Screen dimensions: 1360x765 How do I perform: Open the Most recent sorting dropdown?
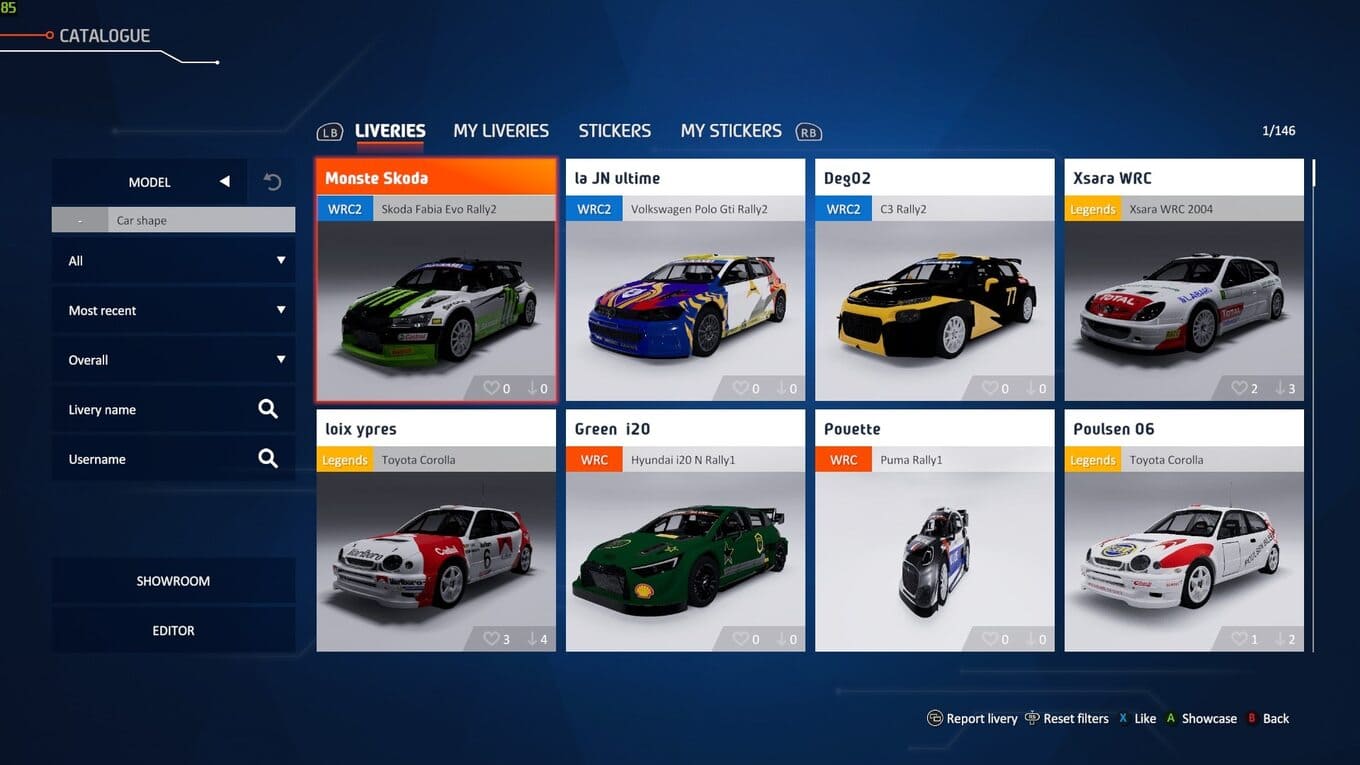pyautogui.click(x=173, y=311)
